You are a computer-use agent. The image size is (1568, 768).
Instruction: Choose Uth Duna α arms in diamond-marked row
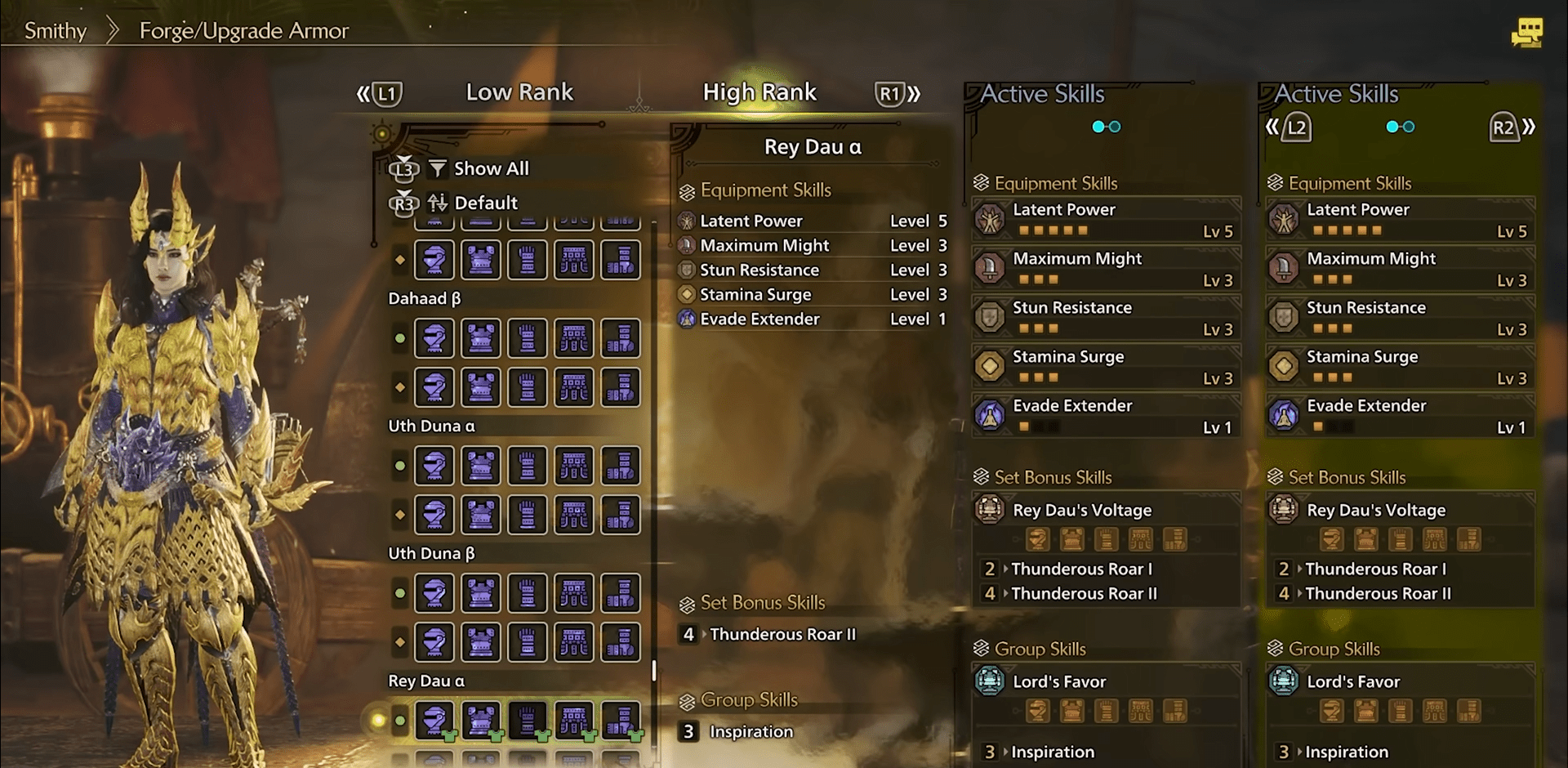click(x=528, y=515)
